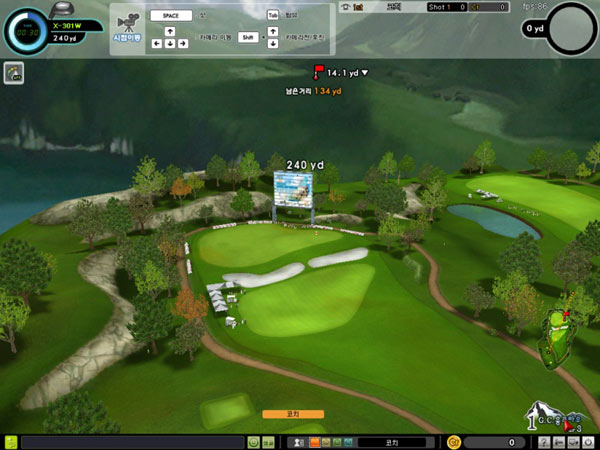600x450 pixels.
Task: Click the camera view mode icon
Action: pyautogui.click(x=127, y=22)
